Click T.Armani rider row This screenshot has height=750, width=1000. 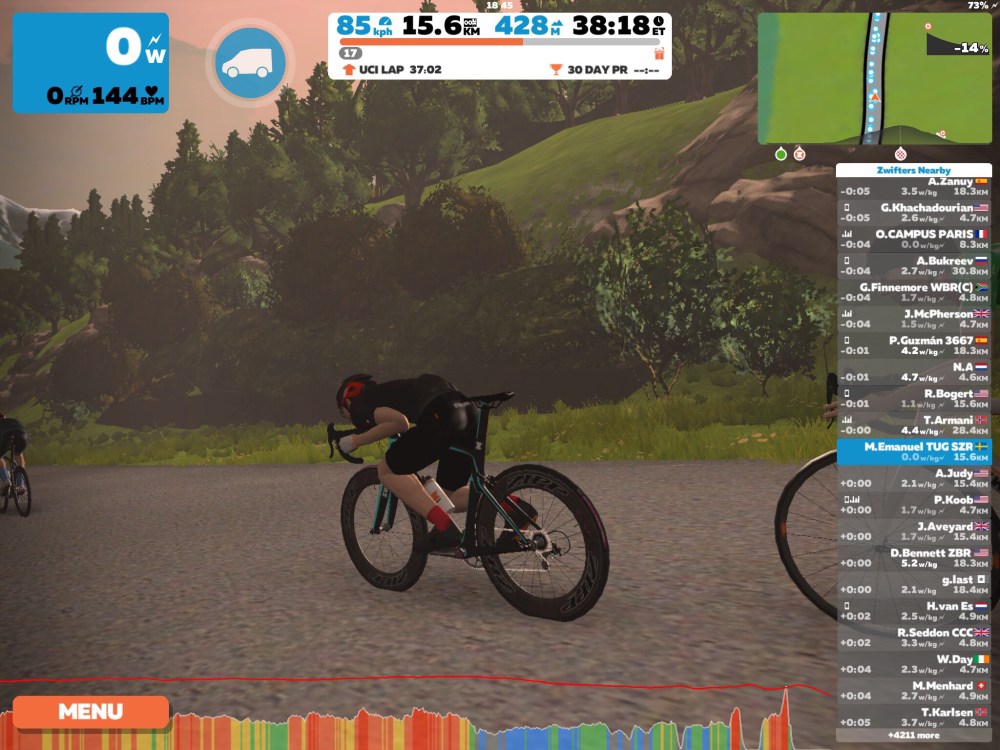click(x=914, y=425)
